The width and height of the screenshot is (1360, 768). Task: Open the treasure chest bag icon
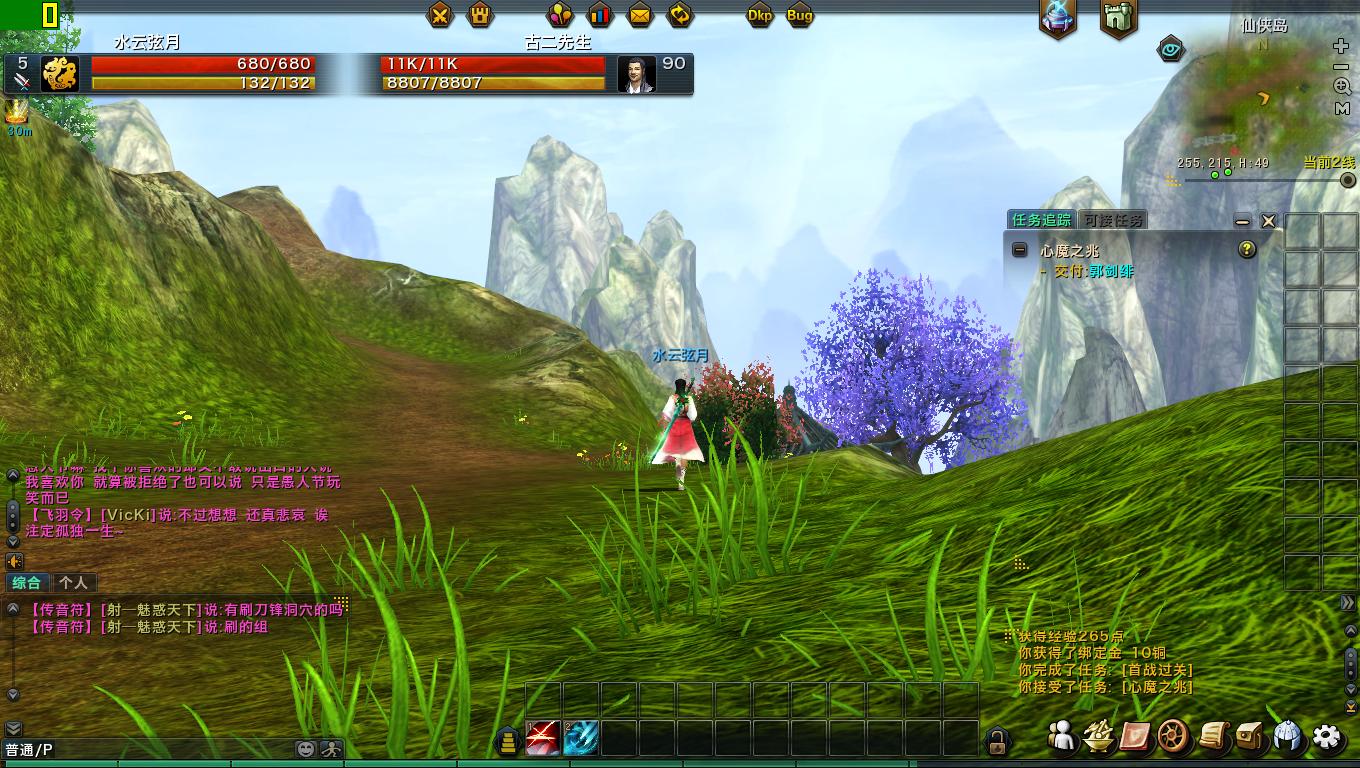tap(1251, 737)
